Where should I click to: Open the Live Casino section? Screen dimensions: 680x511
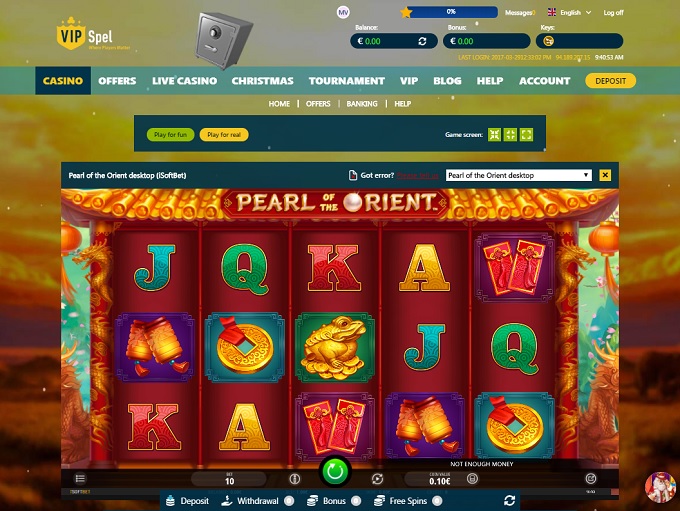coord(184,81)
